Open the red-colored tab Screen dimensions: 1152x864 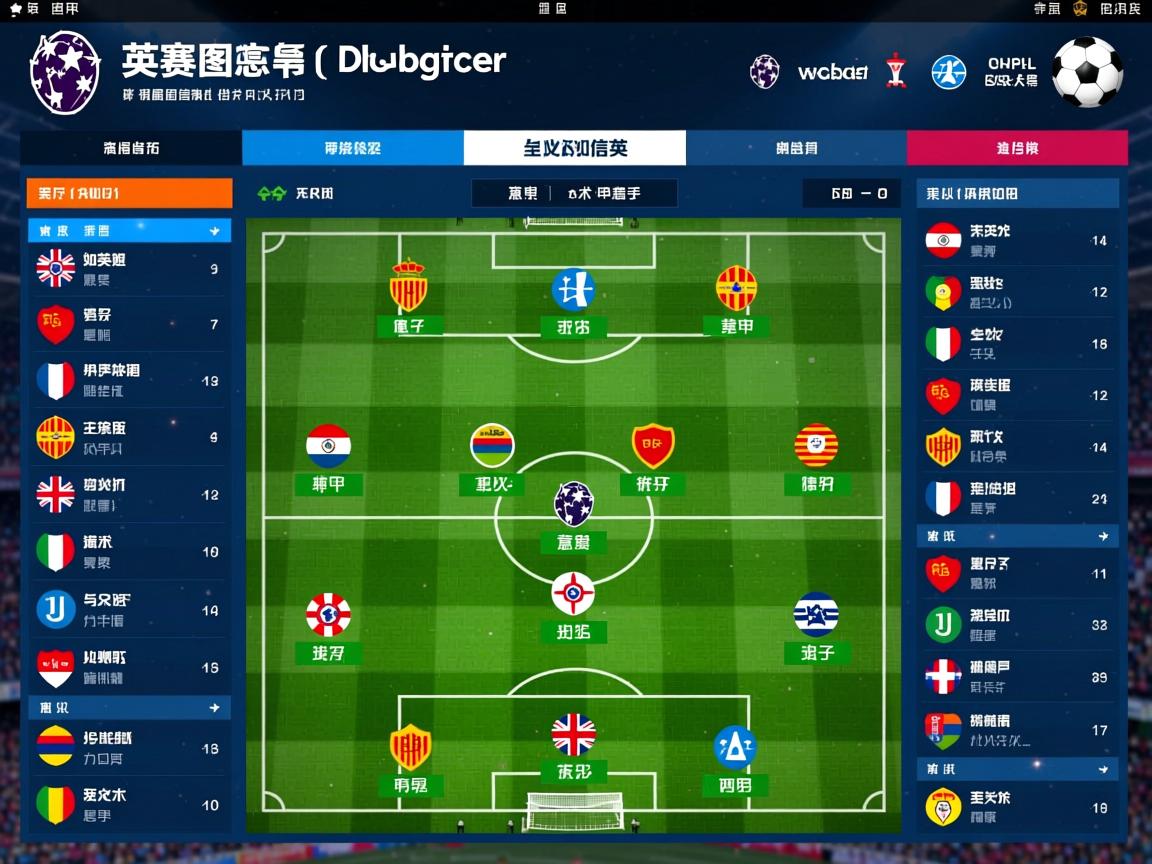(x=1017, y=148)
